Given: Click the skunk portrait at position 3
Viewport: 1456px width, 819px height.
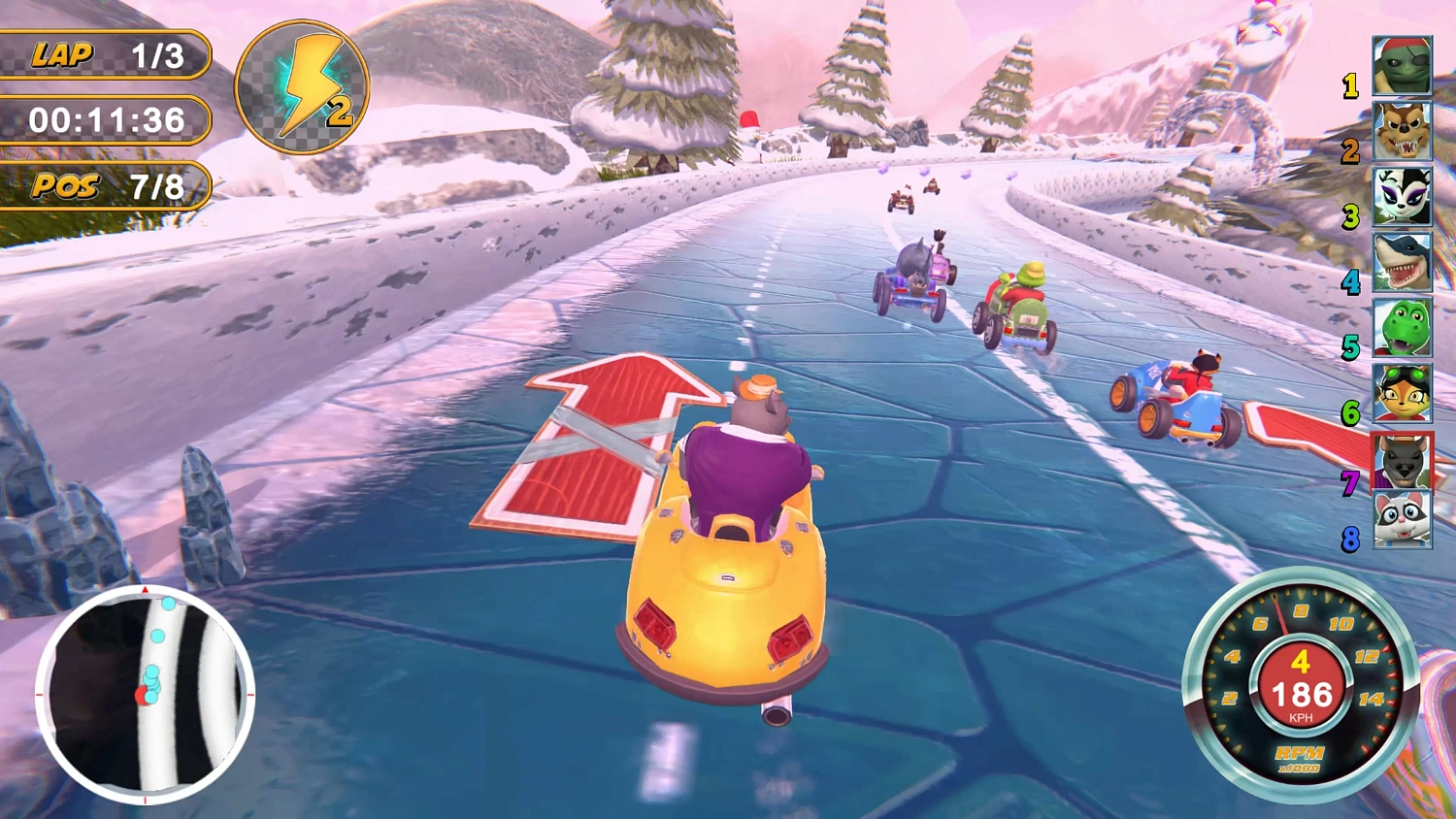Looking at the screenshot, I should click(1401, 197).
